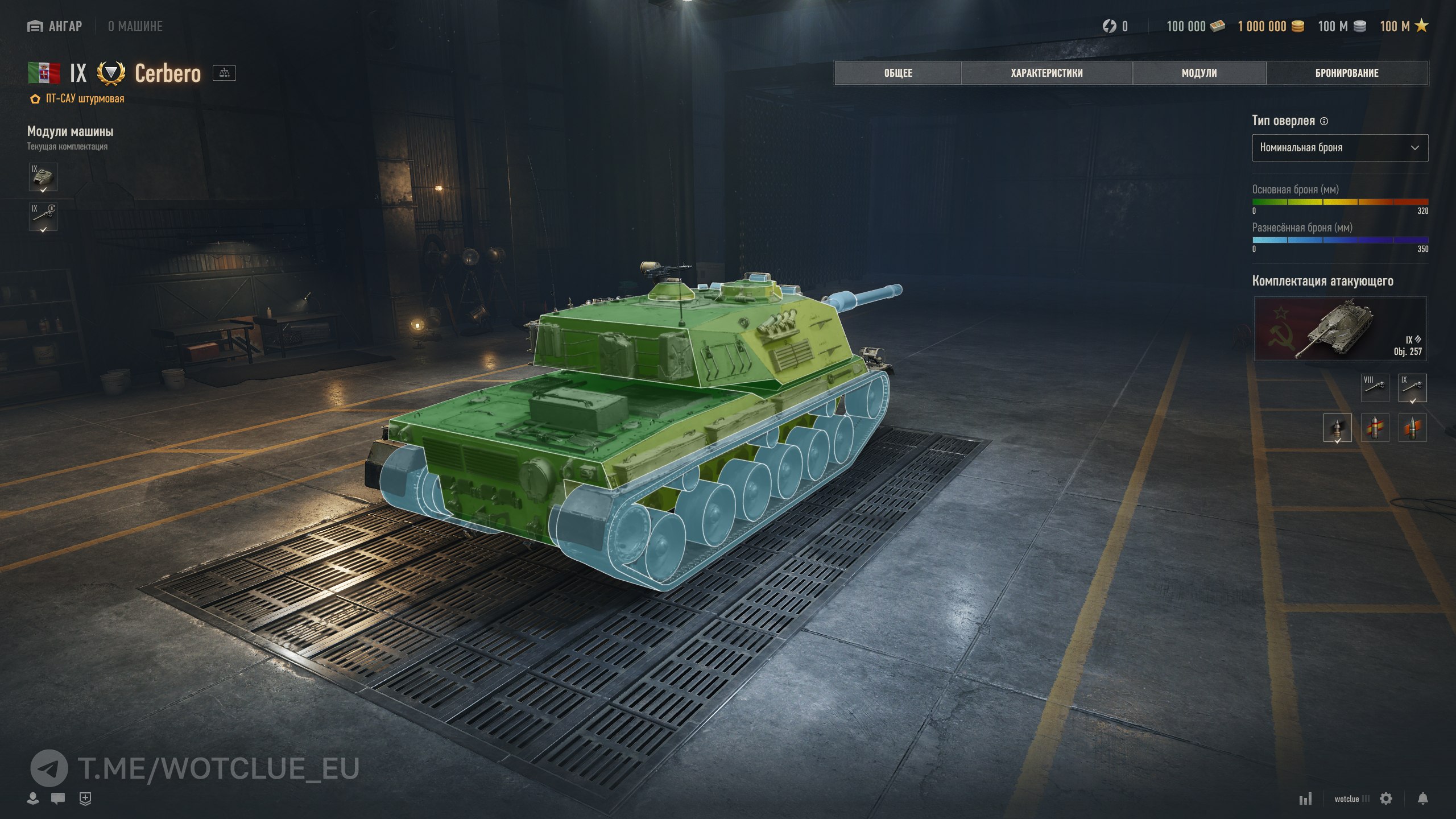Select the tier IX hull module slot
The height and width of the screenshot is (819, 1456).
(x=43, y=177)
